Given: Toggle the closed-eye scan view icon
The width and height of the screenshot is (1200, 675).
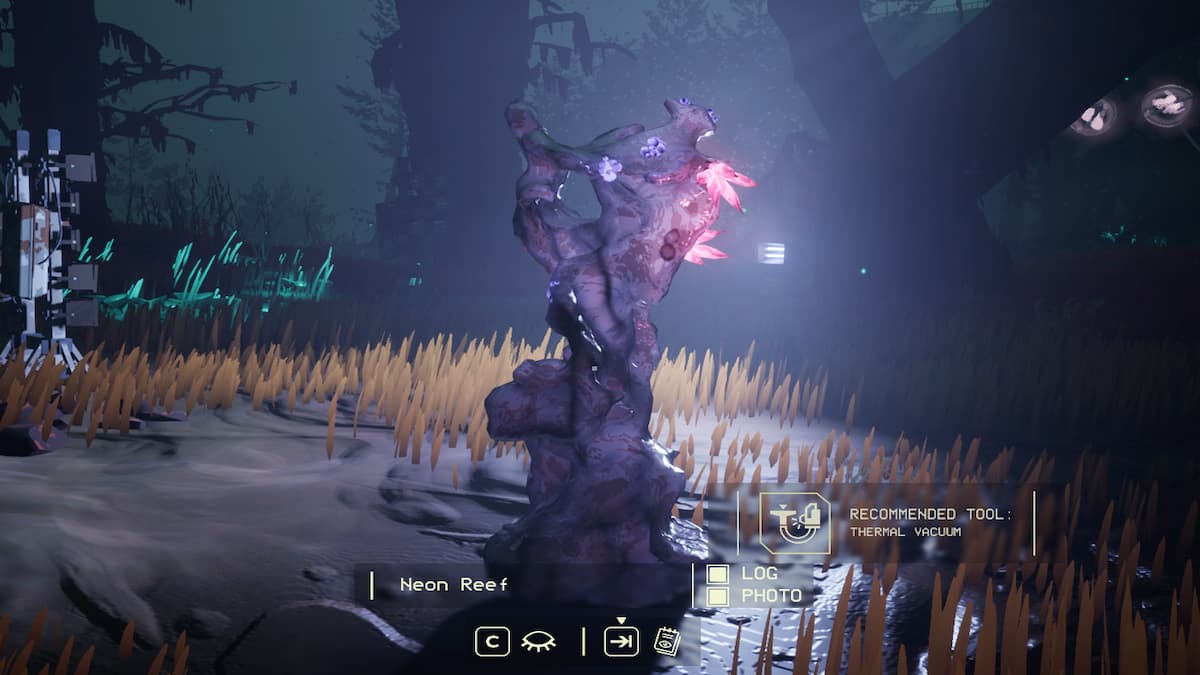Looking at the screenshot, I should coord(538,641).
